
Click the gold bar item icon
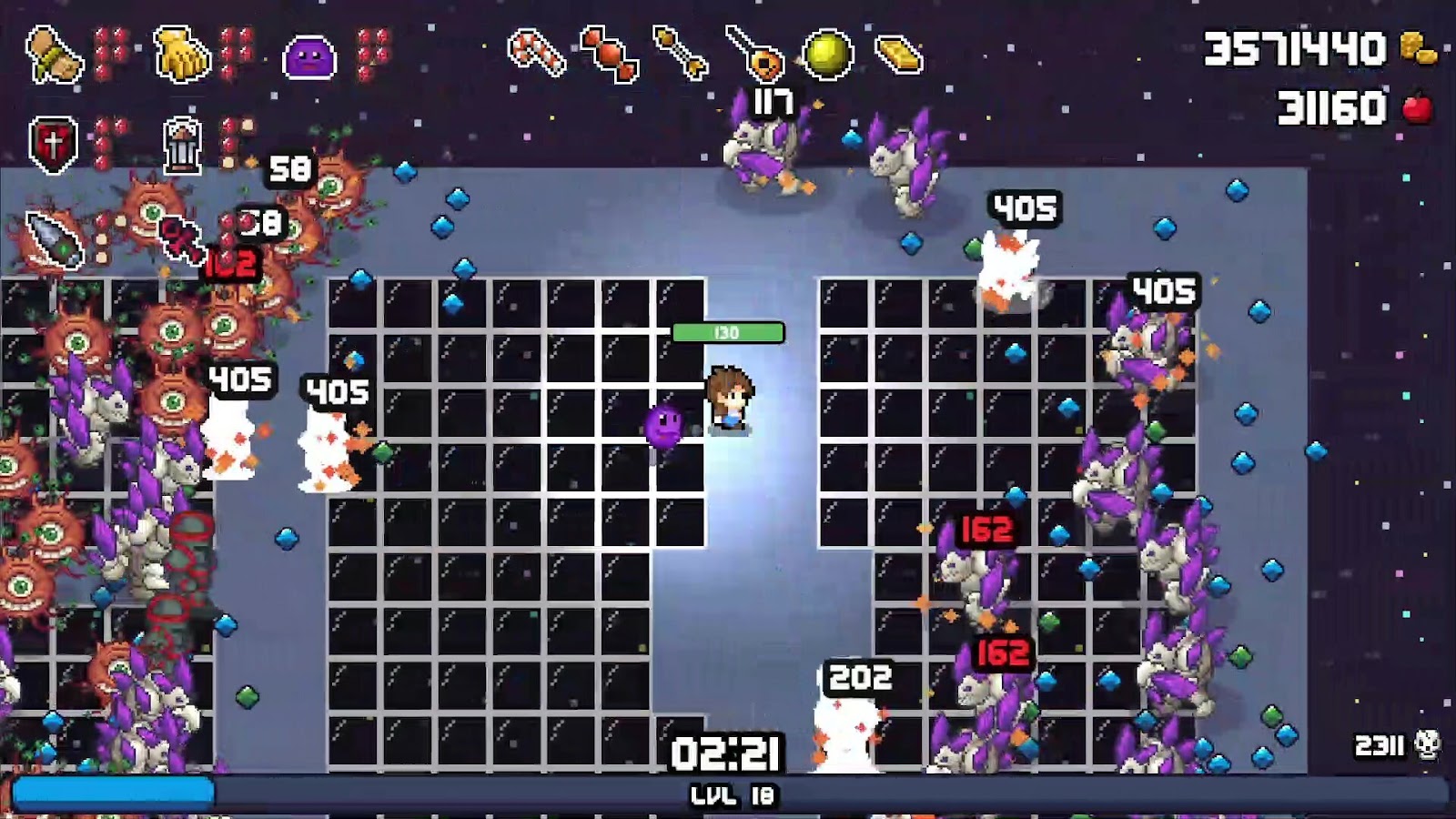point(899,55)
